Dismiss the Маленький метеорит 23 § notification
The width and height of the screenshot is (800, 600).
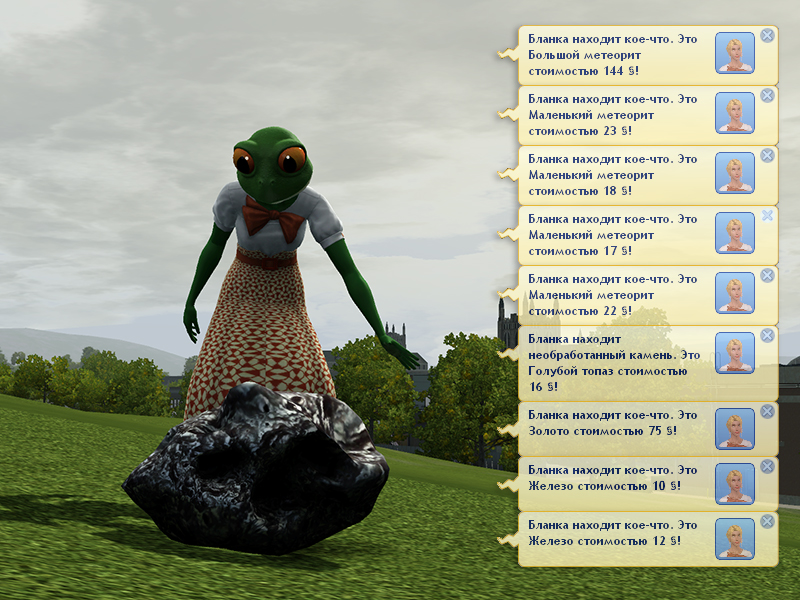[x=767, y=96]
